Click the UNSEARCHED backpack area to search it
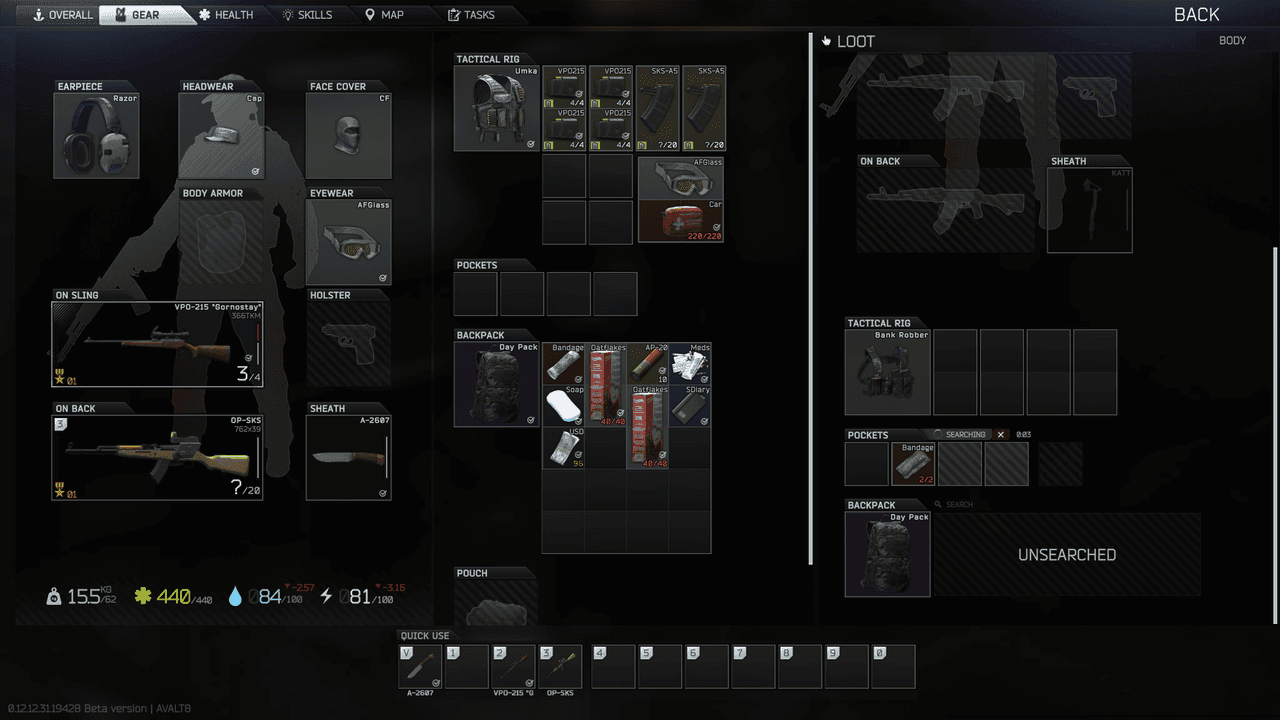 point(1066,554)
